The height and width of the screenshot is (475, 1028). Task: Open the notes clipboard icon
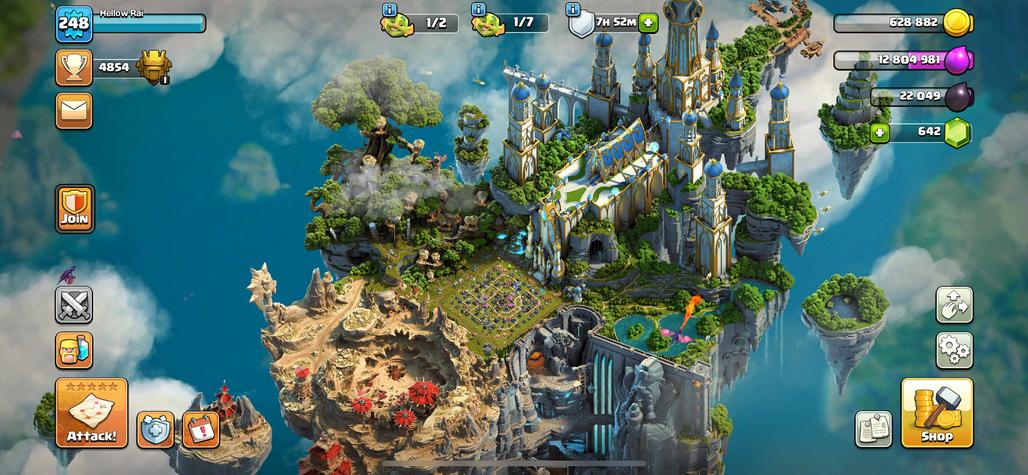tap(873, 429)
